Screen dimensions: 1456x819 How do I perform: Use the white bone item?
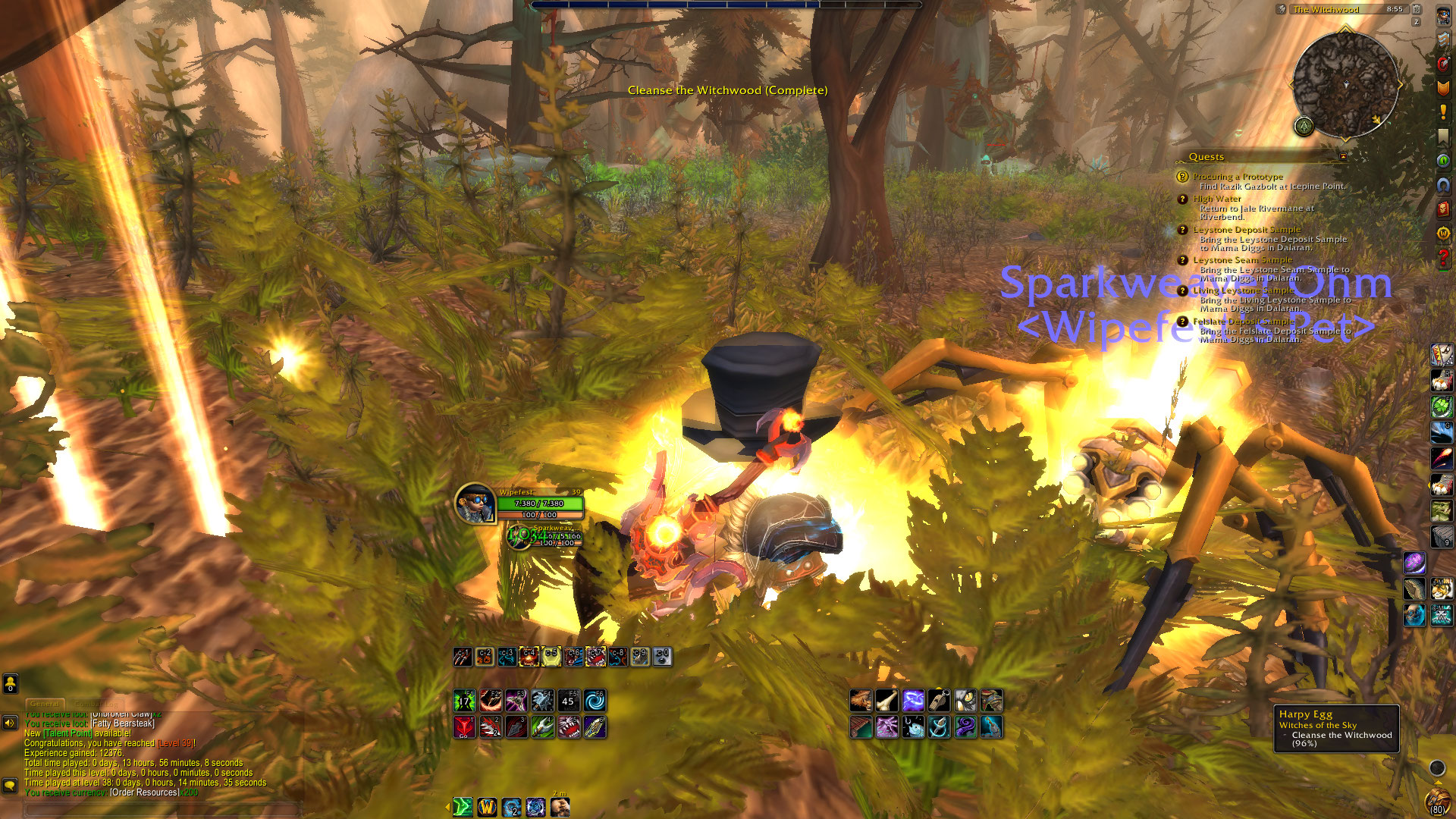point(886,701)
